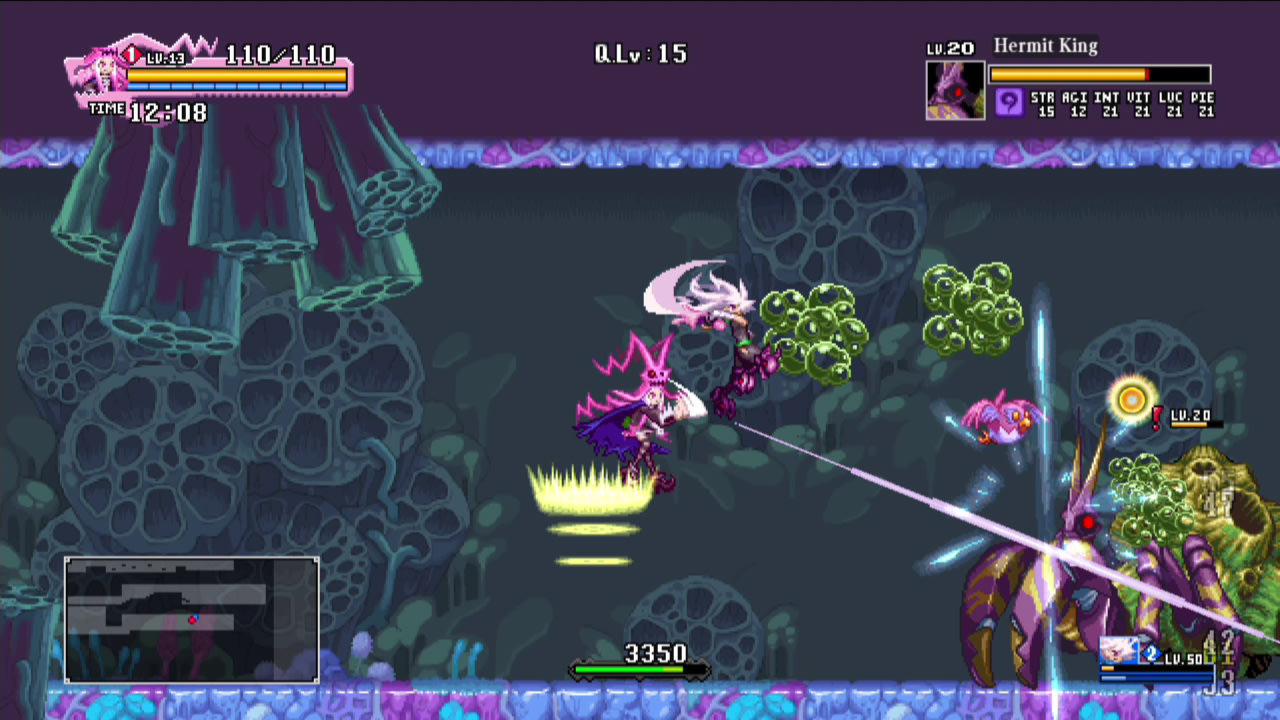Select the Hermit King name label
The image size is (1280, 720).
(1045, 46)
